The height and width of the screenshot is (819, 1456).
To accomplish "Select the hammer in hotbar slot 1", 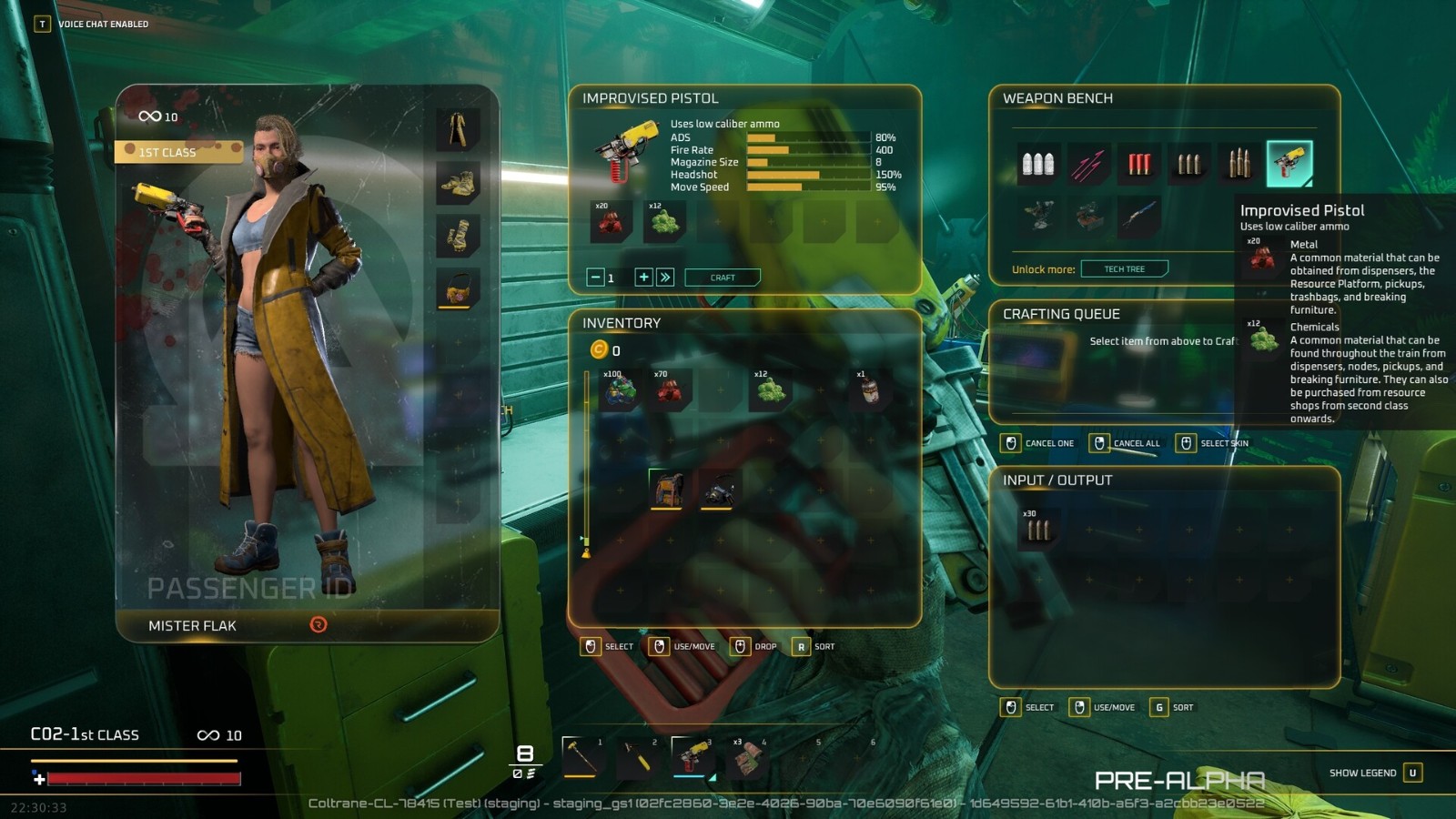I will [581, 756].
